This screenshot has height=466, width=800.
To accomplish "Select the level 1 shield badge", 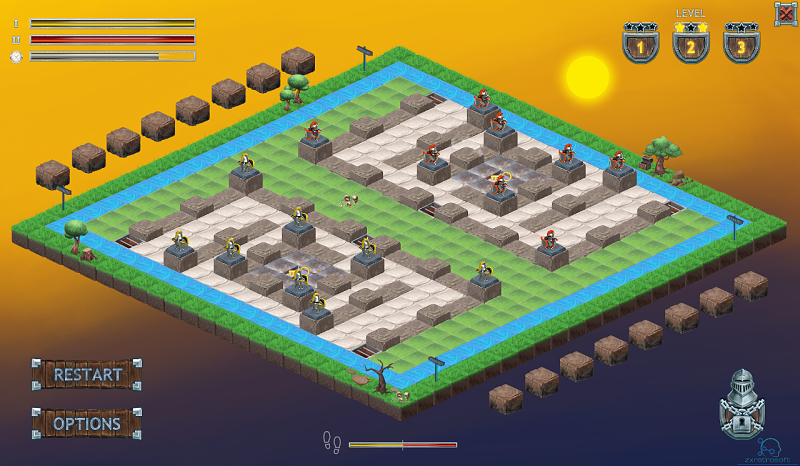I will pos(640,44).
